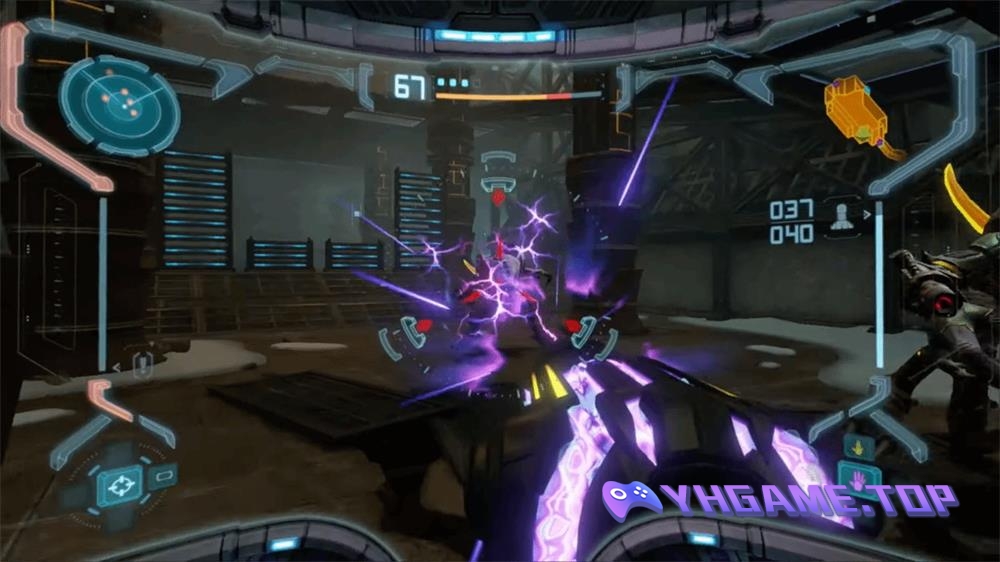1000x562 pixels.
Task: Select the crosshair visor icon
Action: (120, 487)
